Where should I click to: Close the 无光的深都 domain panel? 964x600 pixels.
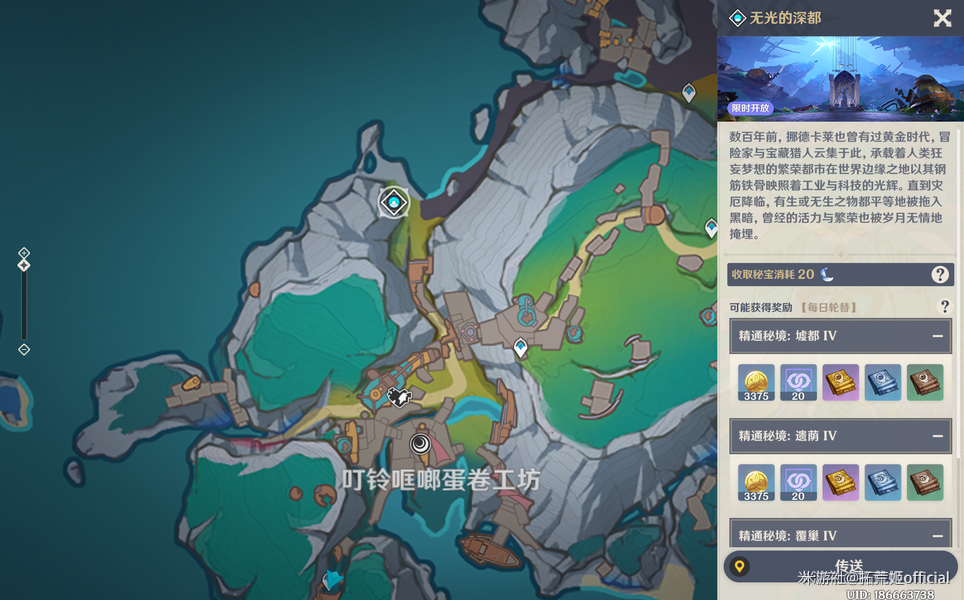[x=942, y=18]
